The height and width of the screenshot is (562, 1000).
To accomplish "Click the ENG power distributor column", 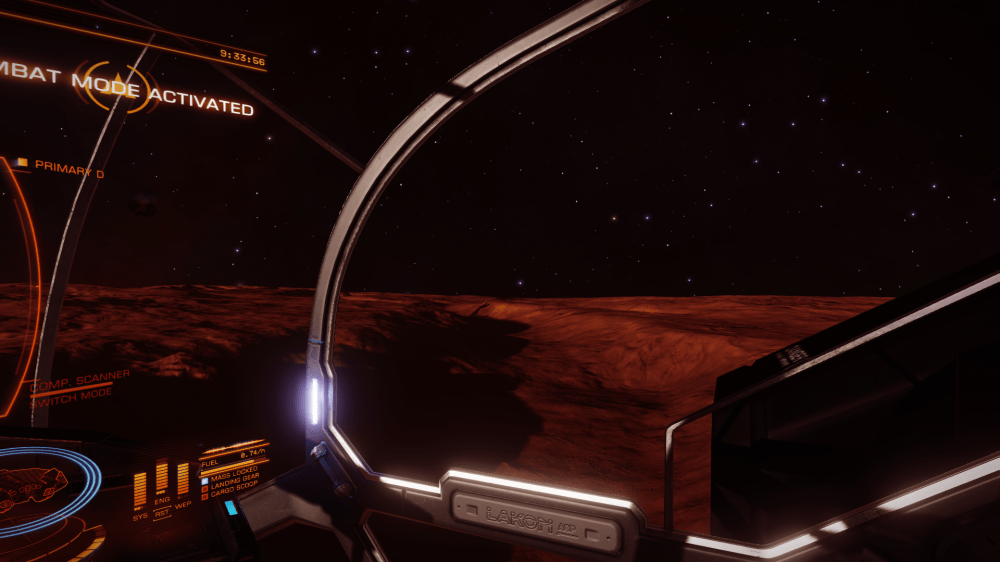I will click(x=161, y=478).
